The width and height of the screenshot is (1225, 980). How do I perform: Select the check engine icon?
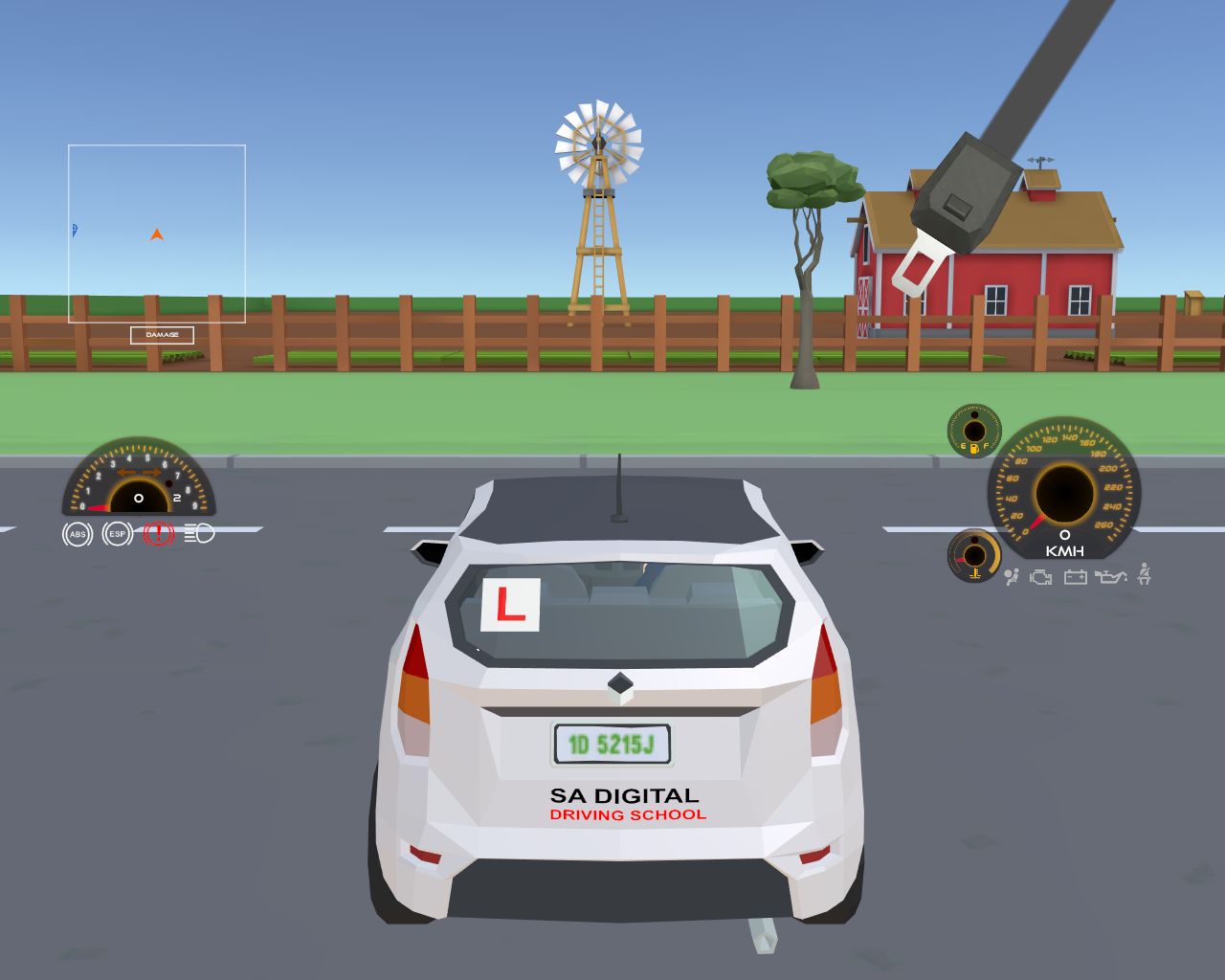coord(1039,577)
